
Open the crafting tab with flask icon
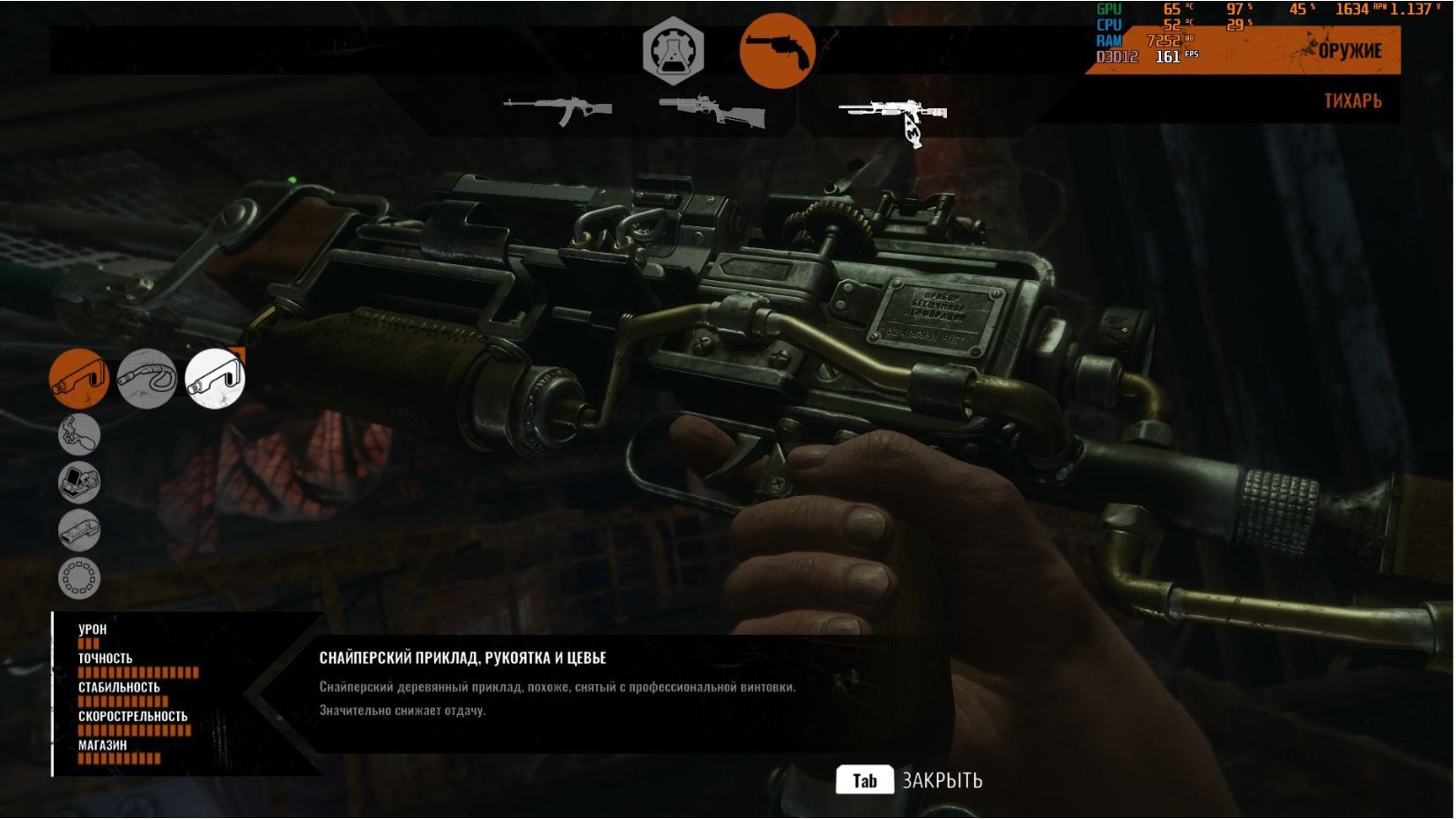(x=673, y=50)
